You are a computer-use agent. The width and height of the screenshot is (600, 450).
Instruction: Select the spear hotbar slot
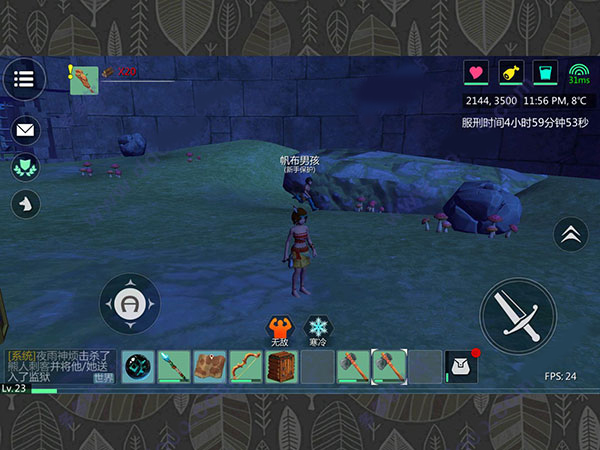[x=174, y=366]
